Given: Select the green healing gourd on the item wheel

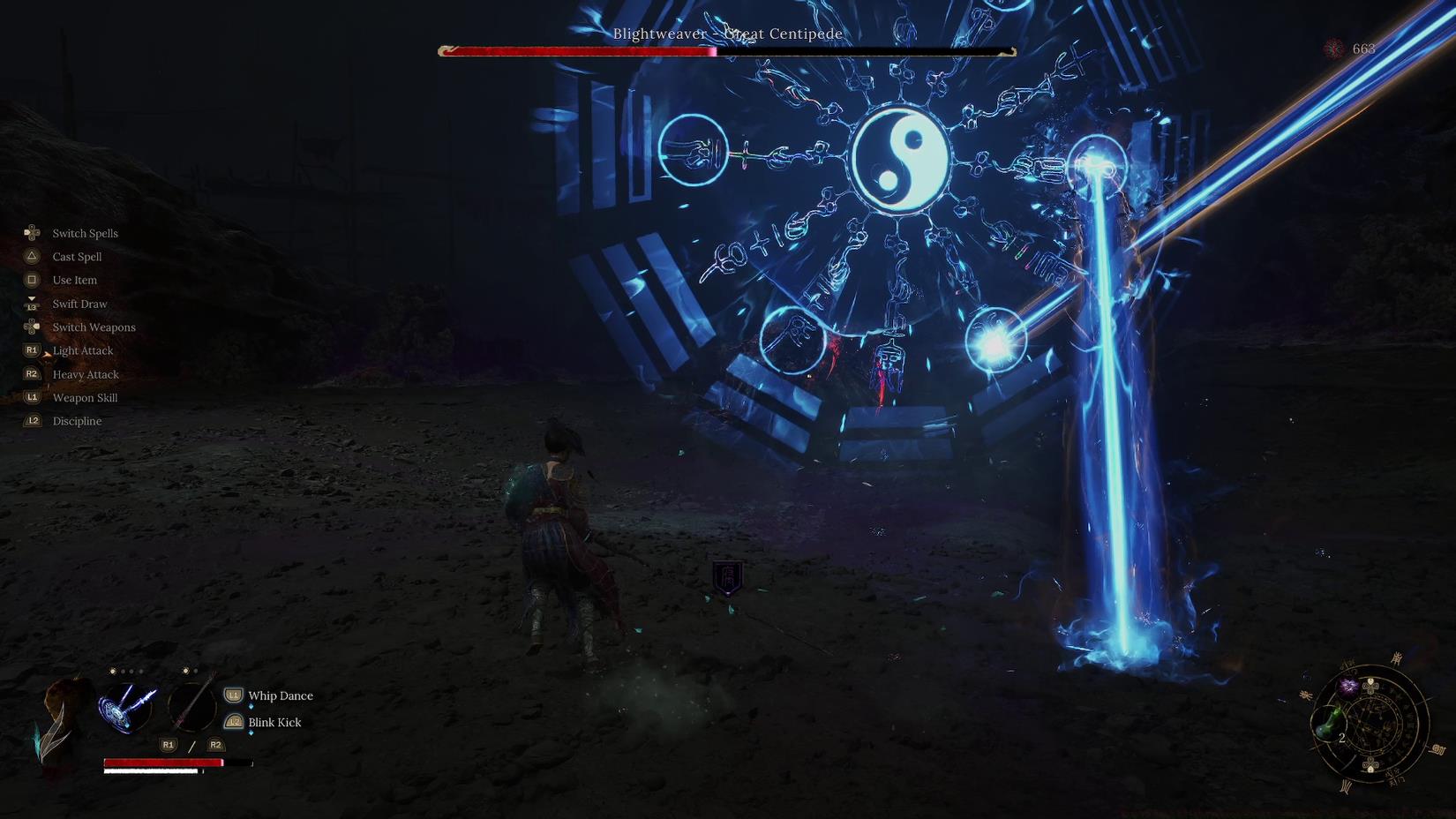Looking at the screenshot, I should coord(1328,722).
